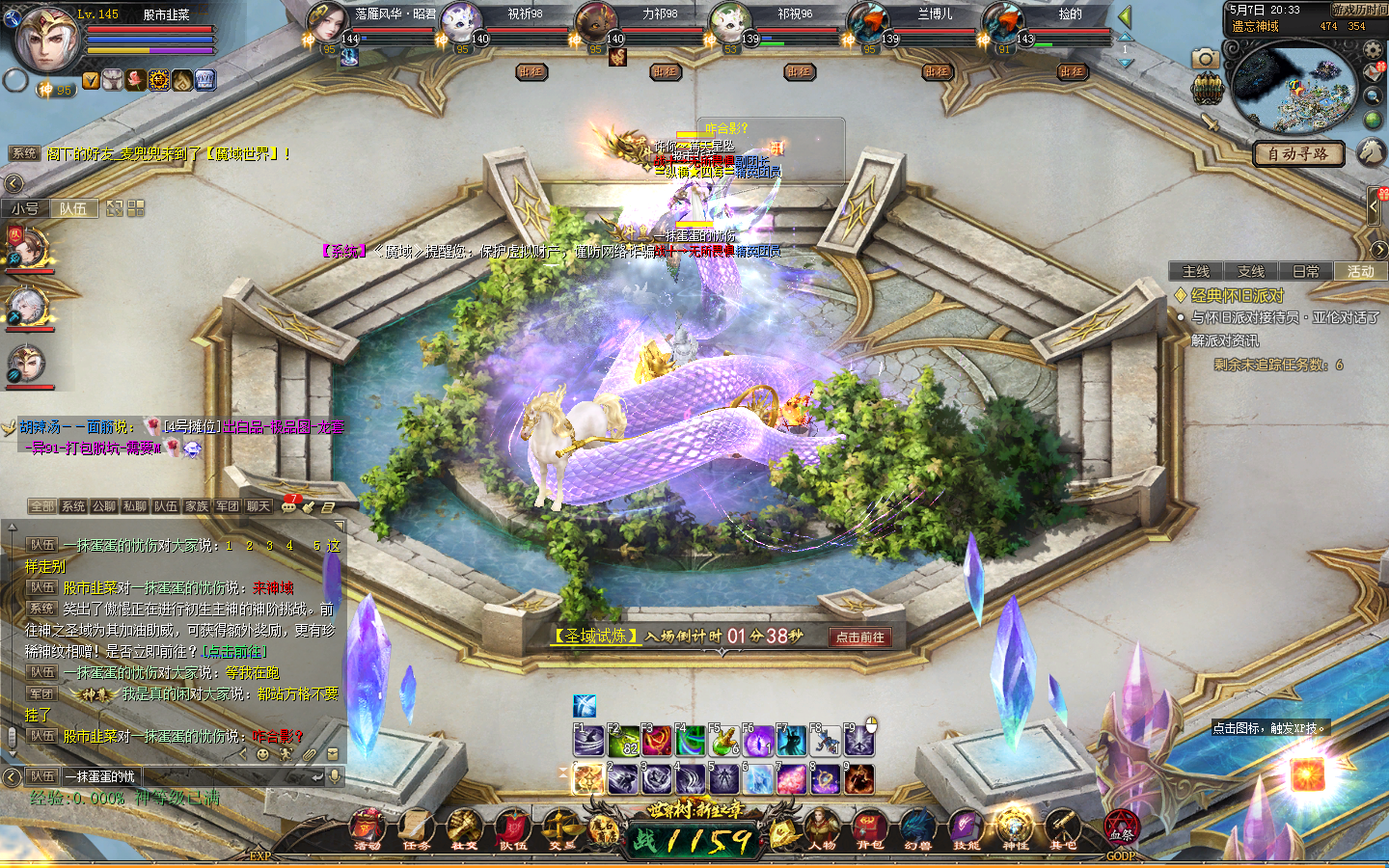The height and width of the screenshot is (868, 1389).
Task: Use the green potion in F5 slot
Action: coord(723,741)
